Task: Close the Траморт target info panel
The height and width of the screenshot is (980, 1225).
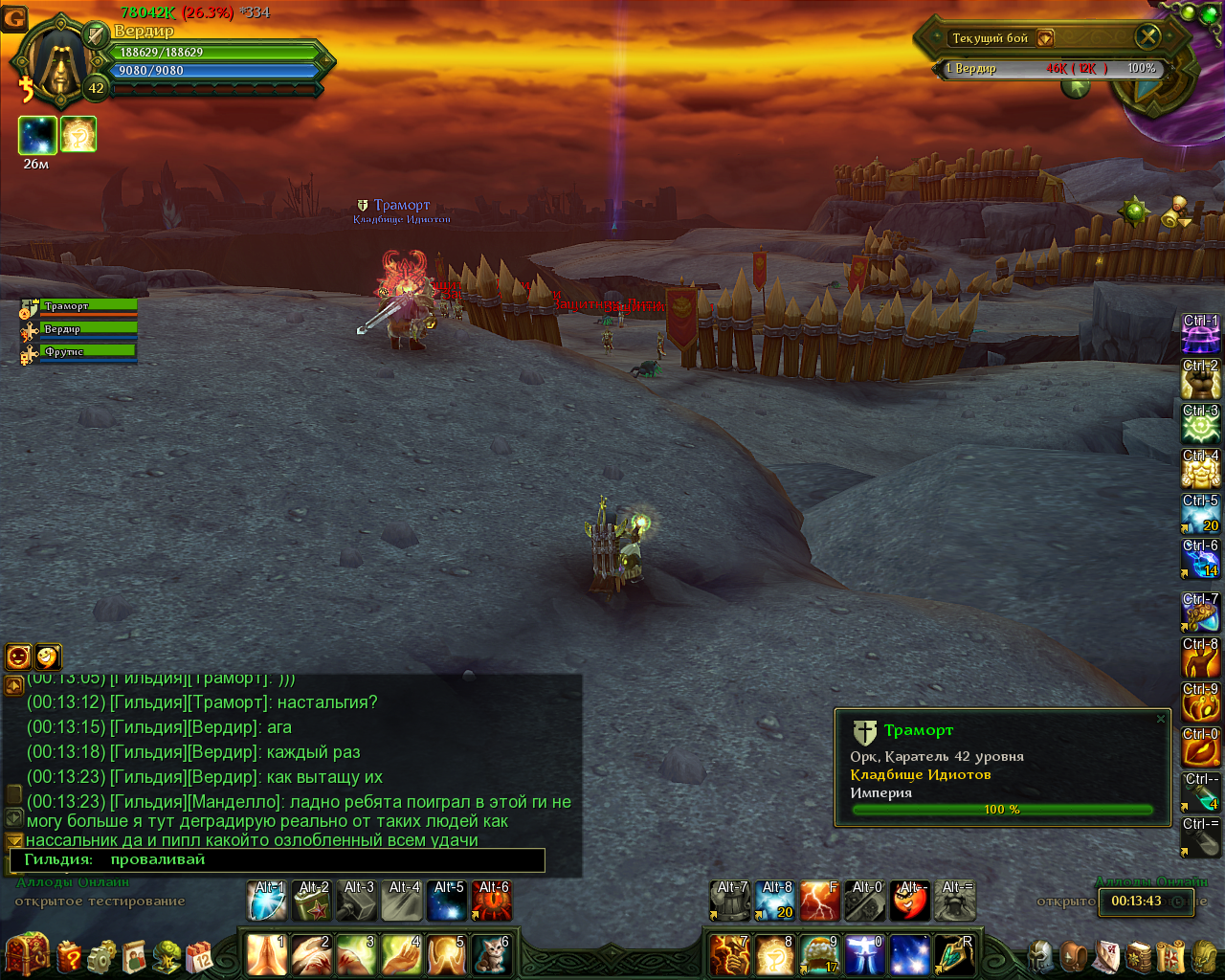Action: (1161, 719)
